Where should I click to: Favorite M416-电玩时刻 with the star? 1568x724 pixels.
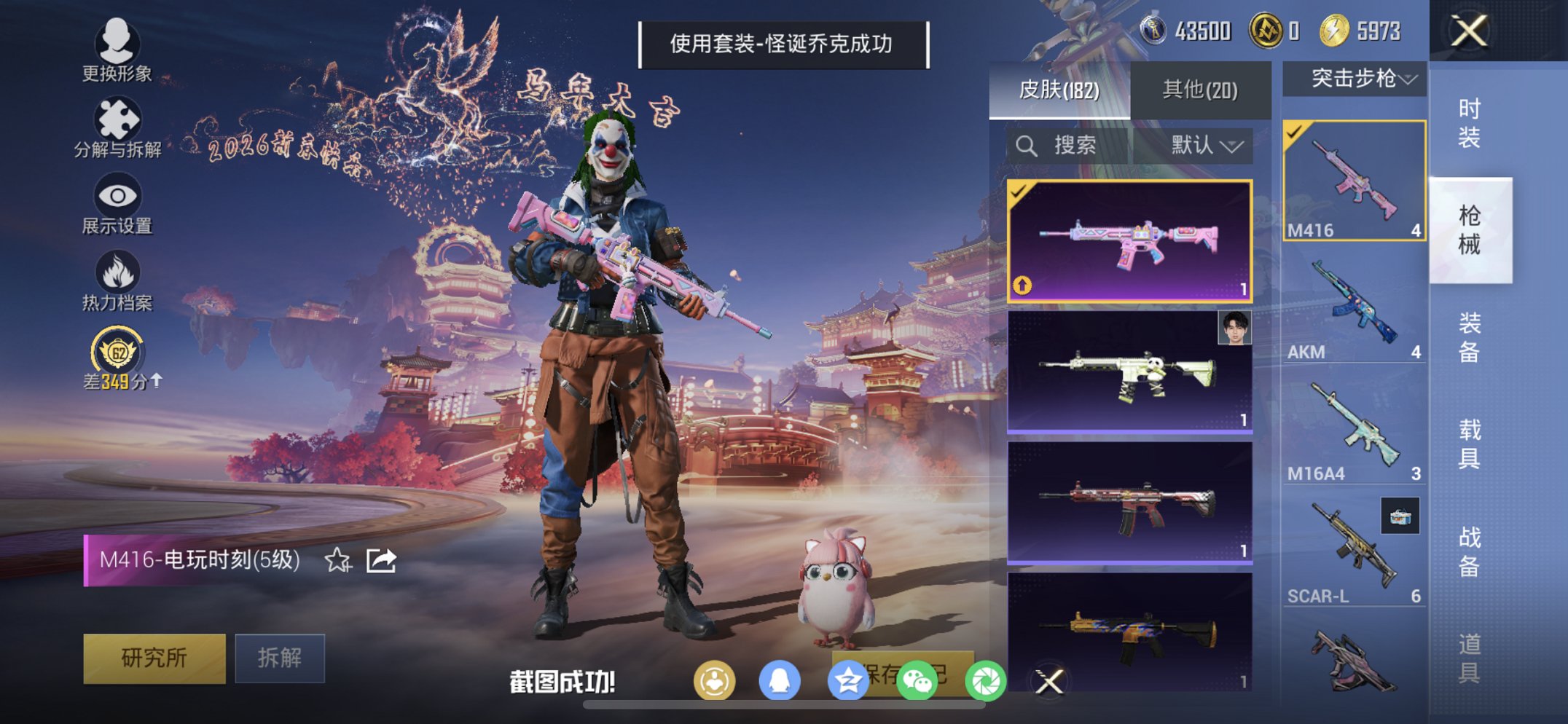337,559
